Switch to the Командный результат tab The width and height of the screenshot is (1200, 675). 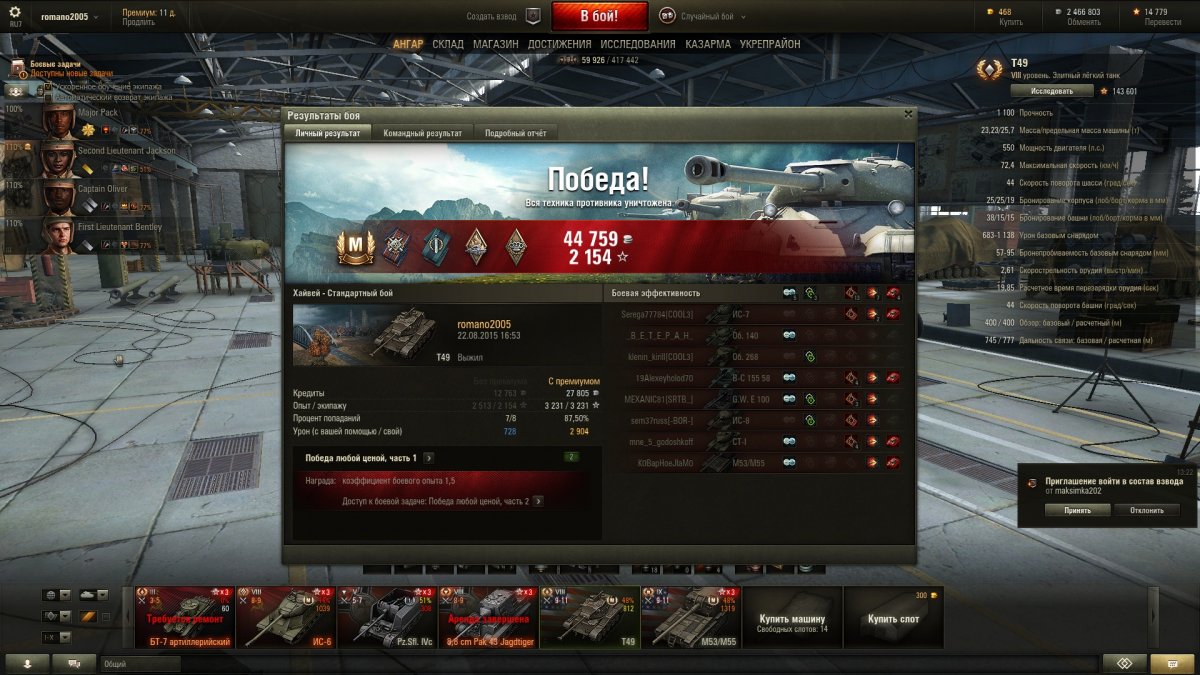pyautogui.click(x=422, y=133)
